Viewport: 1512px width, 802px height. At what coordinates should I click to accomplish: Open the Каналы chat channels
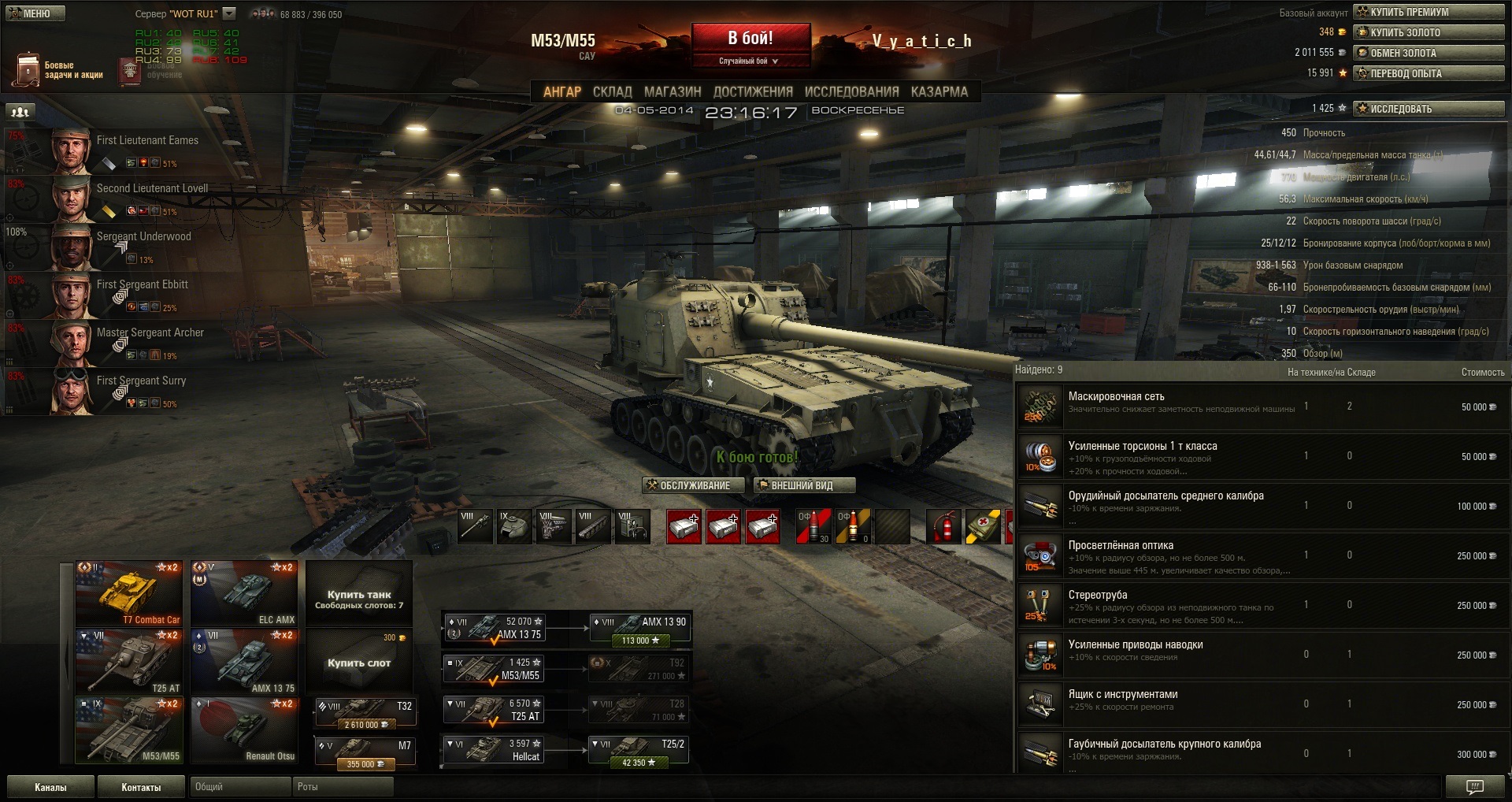point(50,787)
